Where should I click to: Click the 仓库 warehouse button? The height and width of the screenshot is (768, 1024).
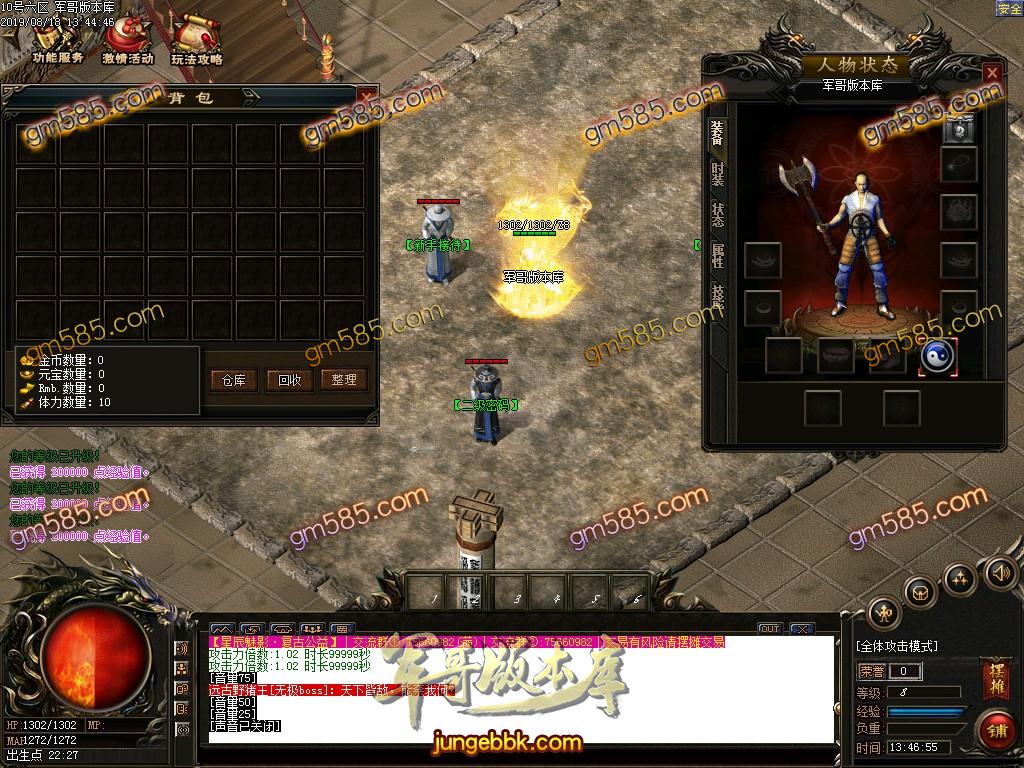tap(234, 380)
